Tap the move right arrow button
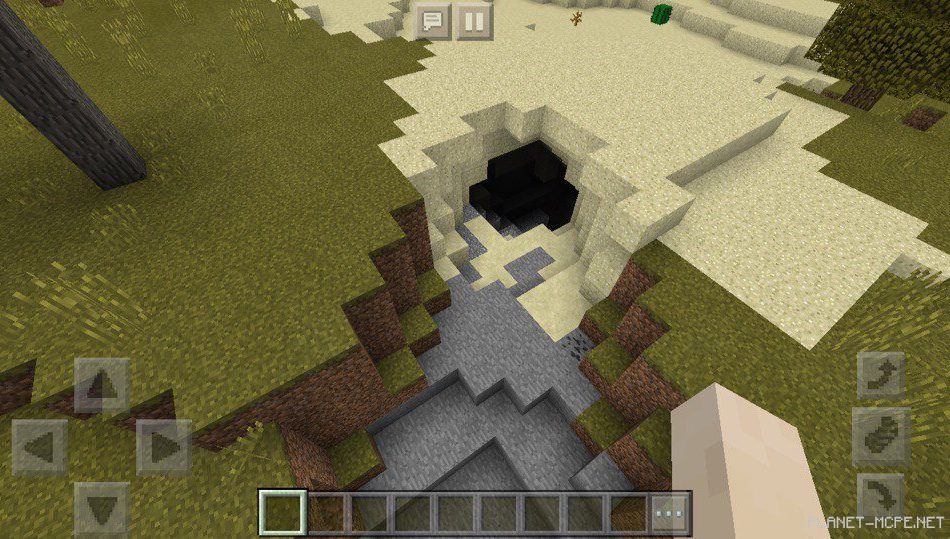Viewport: 950px width, 539px height. (x=163, y=446)
